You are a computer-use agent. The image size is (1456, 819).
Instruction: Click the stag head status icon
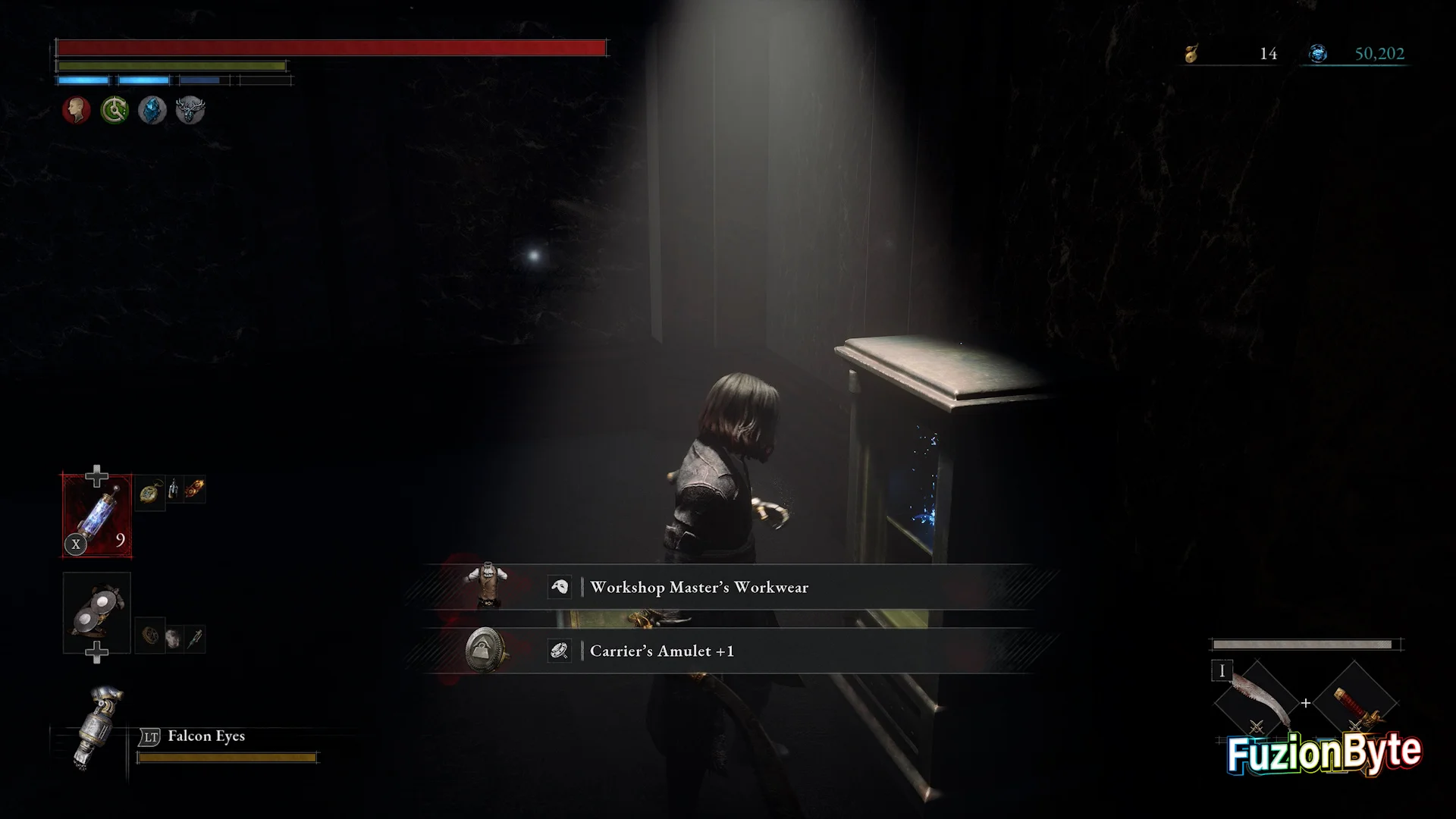(x=190, y=111)
